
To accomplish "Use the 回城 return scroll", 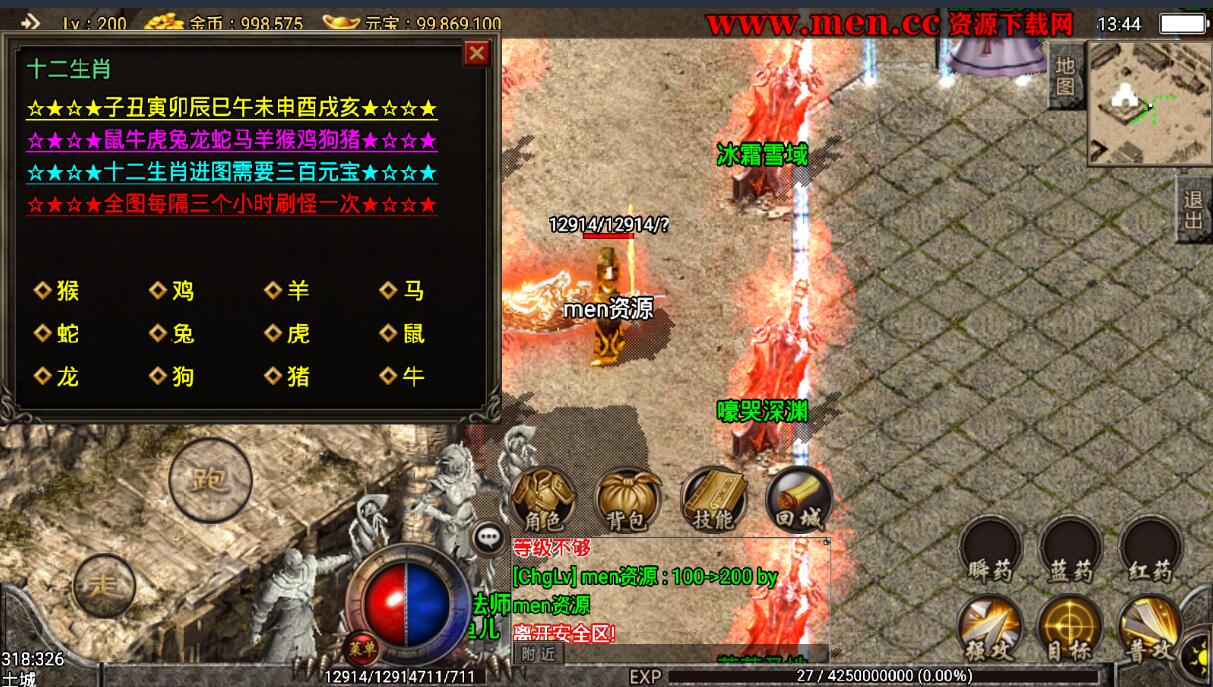I will click(799, 500).
